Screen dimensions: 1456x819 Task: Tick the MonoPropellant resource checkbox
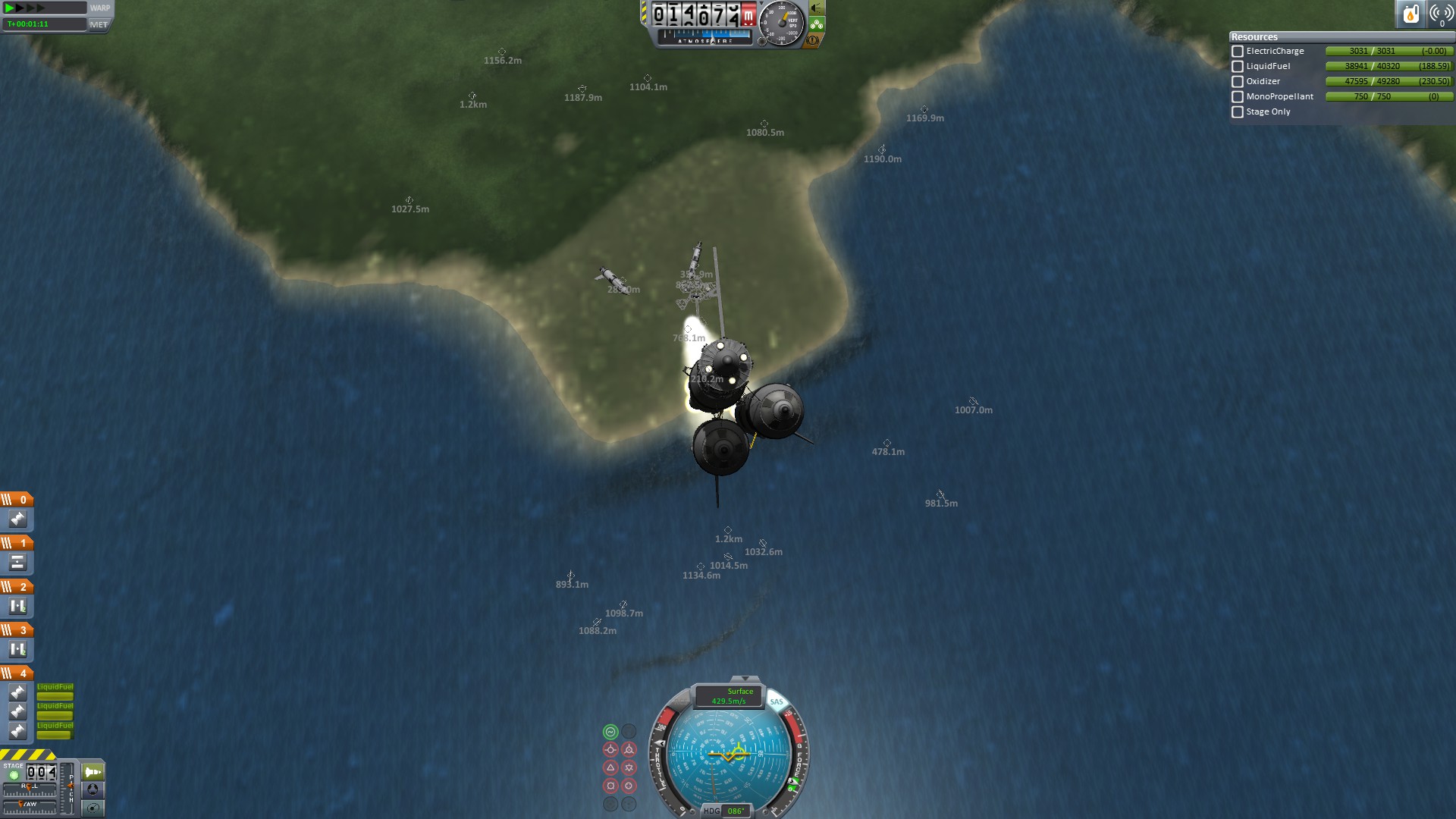1238,97
